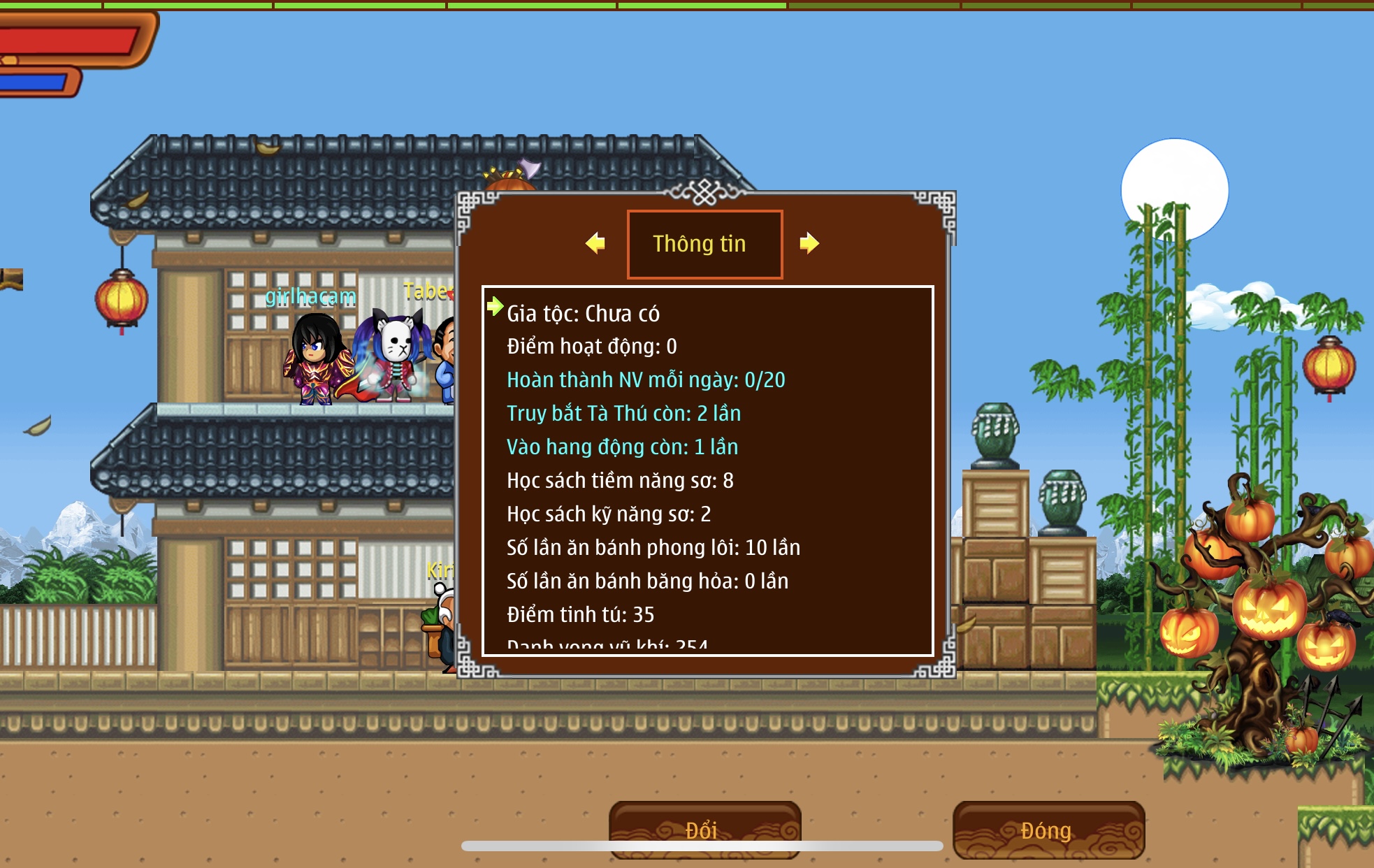Select the Điểm hoạt động row
The height and width of the screenshot is (868, 1374).
[591, 347]
